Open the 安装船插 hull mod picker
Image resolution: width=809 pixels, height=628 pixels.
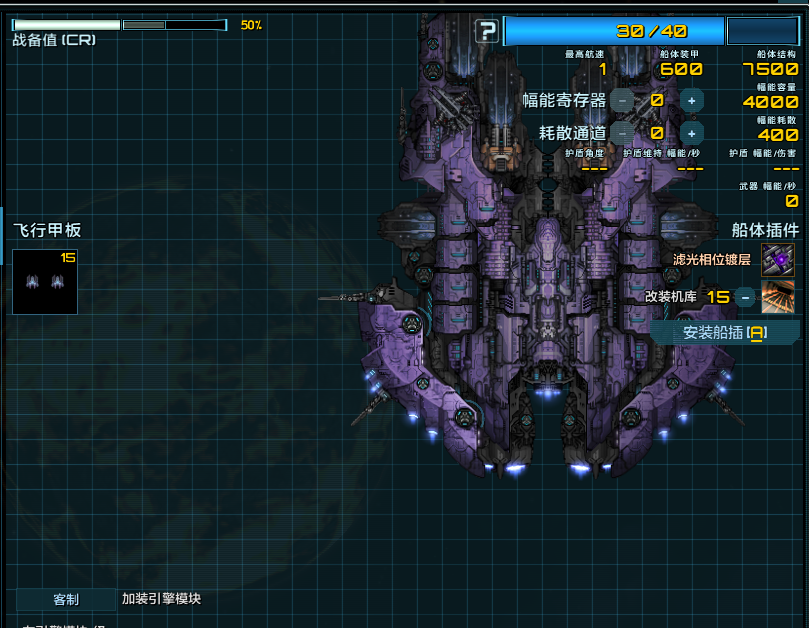click(724, 333)
